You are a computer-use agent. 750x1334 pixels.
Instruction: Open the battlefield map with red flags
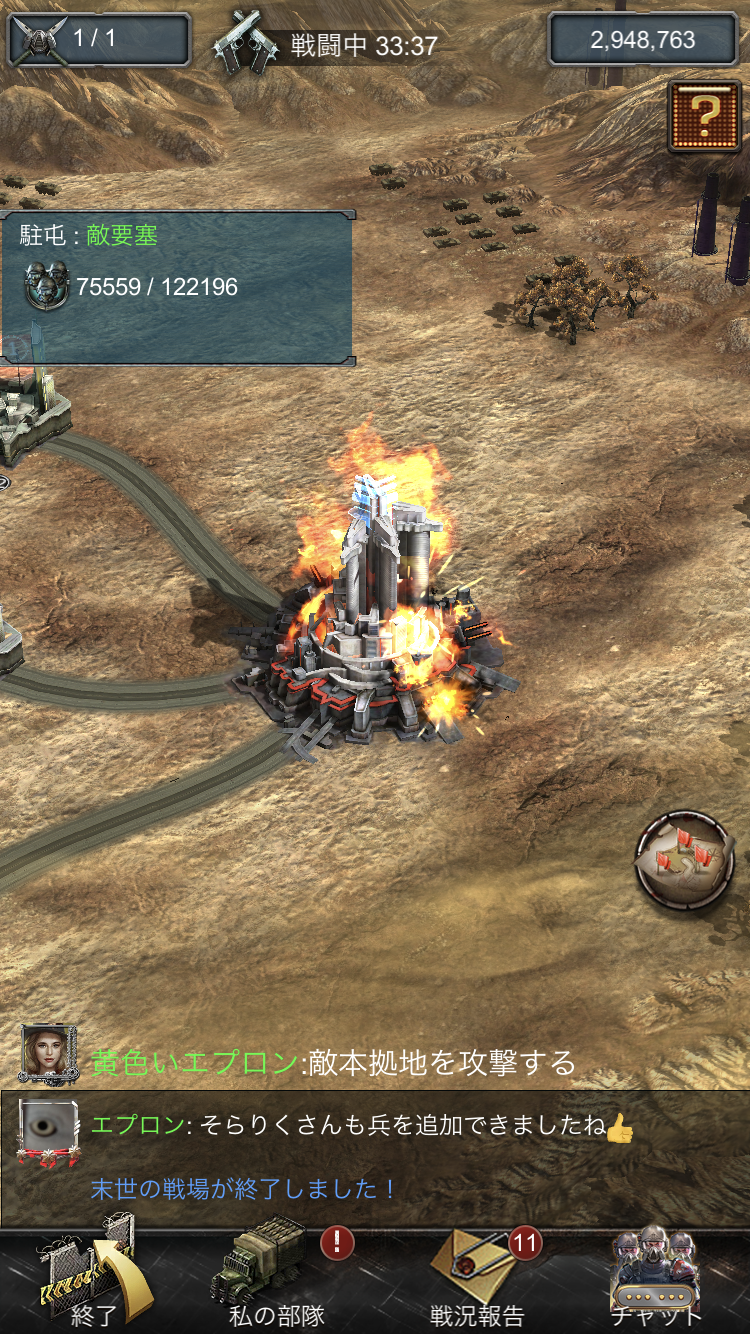(685, 860)
